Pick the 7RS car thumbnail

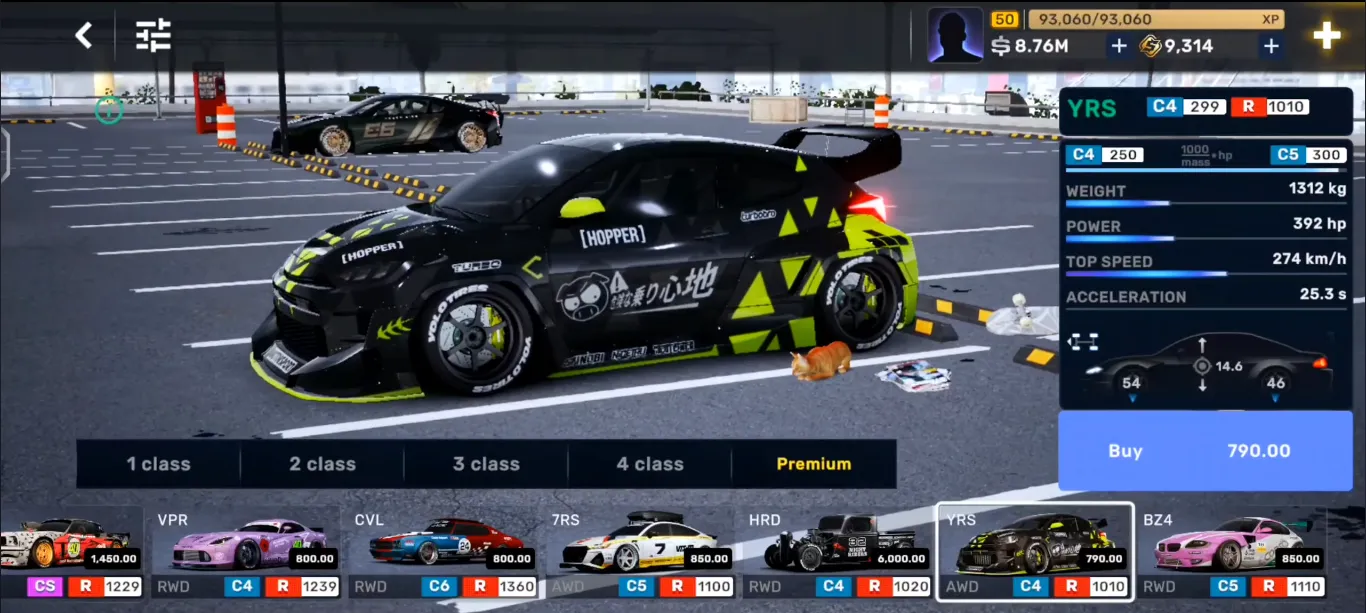point(640,552)
